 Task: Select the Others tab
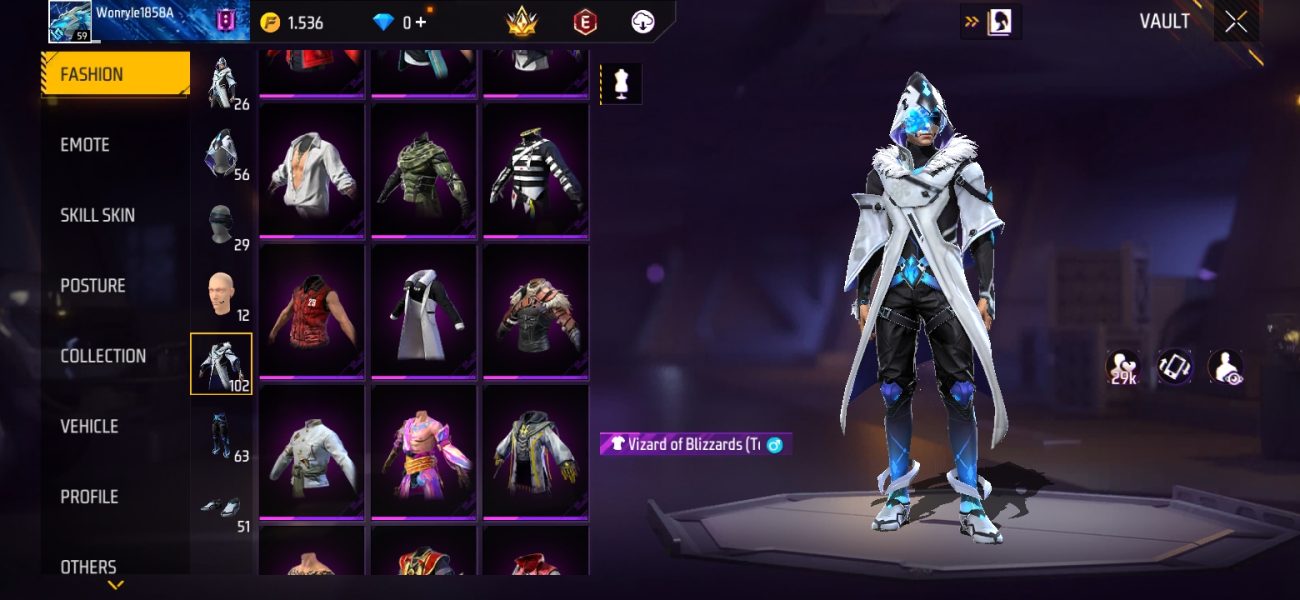point(88,567)
